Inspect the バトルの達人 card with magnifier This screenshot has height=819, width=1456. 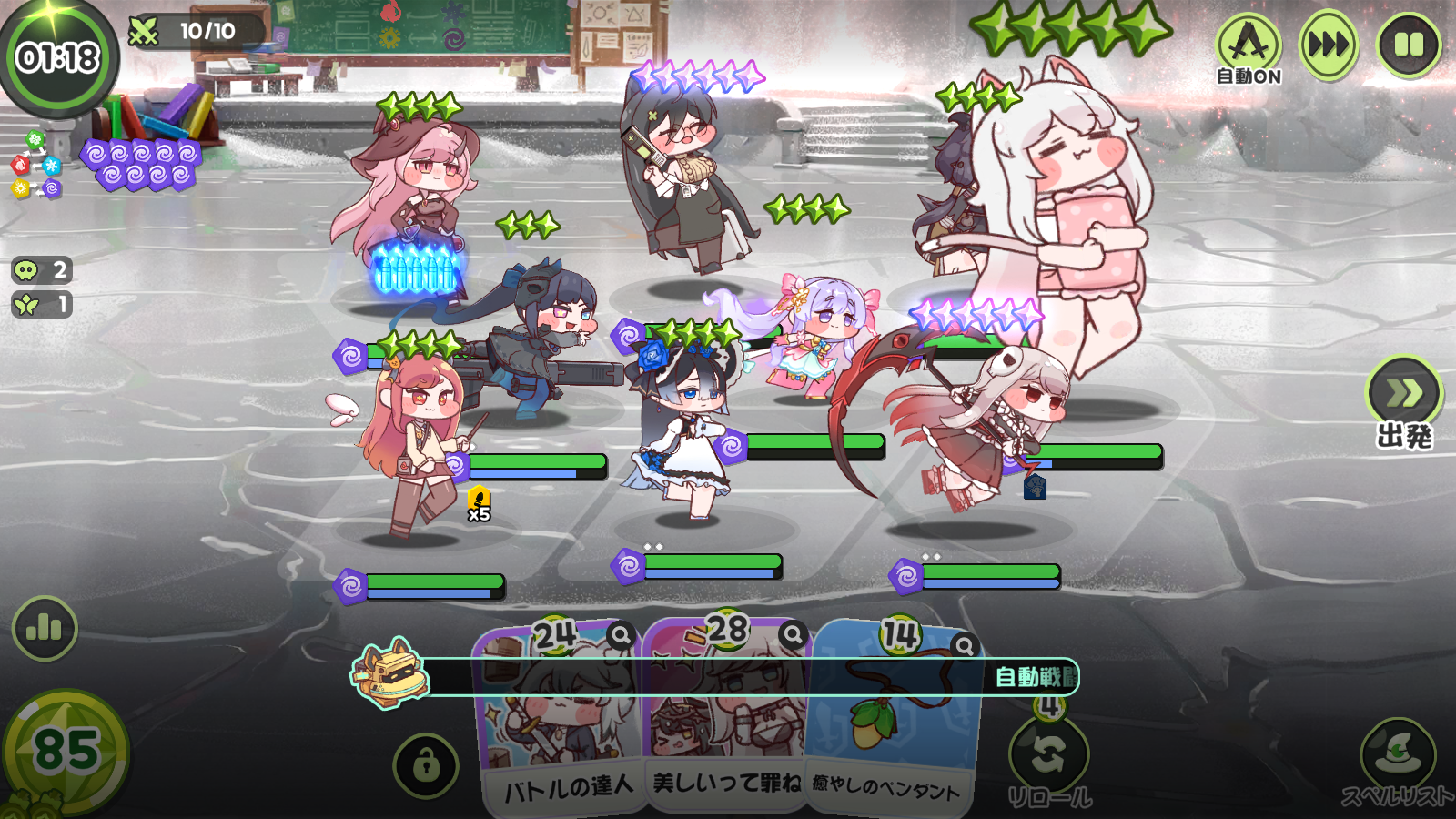click(x=621, y=634)
